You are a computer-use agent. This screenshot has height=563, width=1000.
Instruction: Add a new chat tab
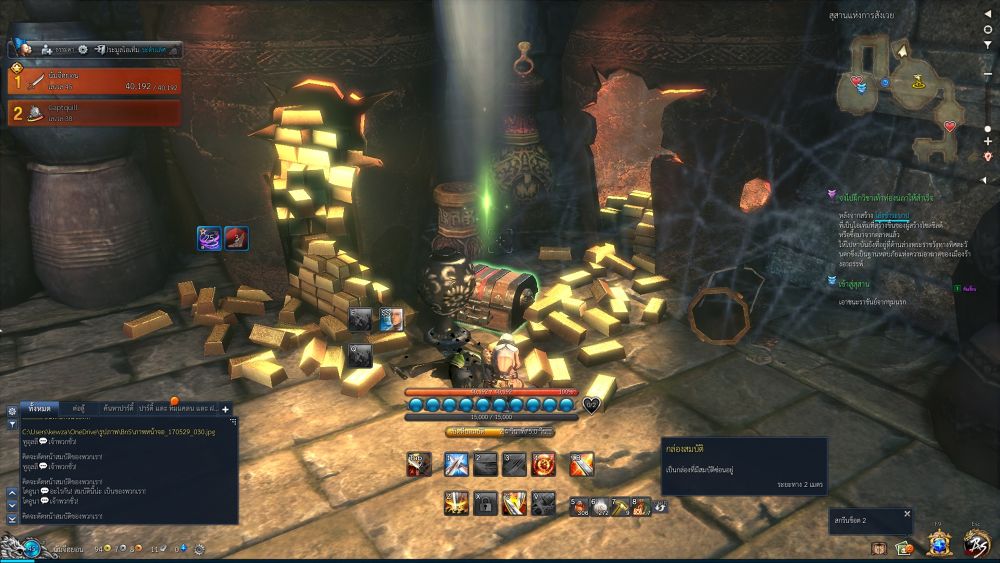click(226, 409)
